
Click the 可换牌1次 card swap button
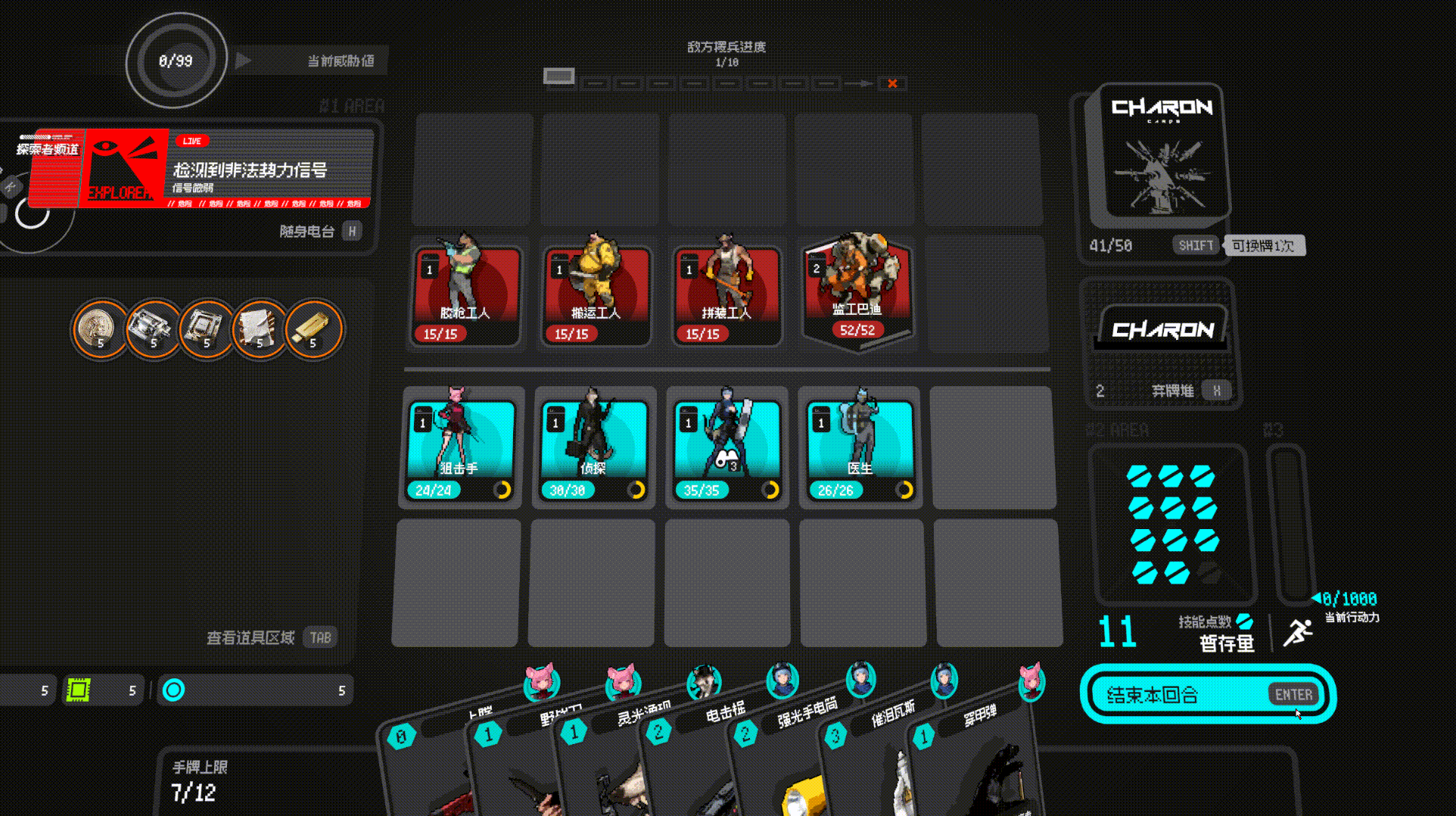click(1262, 246)
